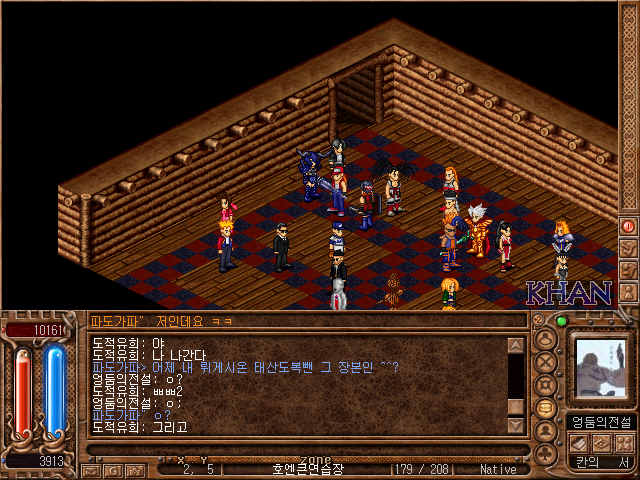Viewport: 640px width, 480px height.
Task: Click the red pause button on the side panel
Action: click(x=629, y=226)
